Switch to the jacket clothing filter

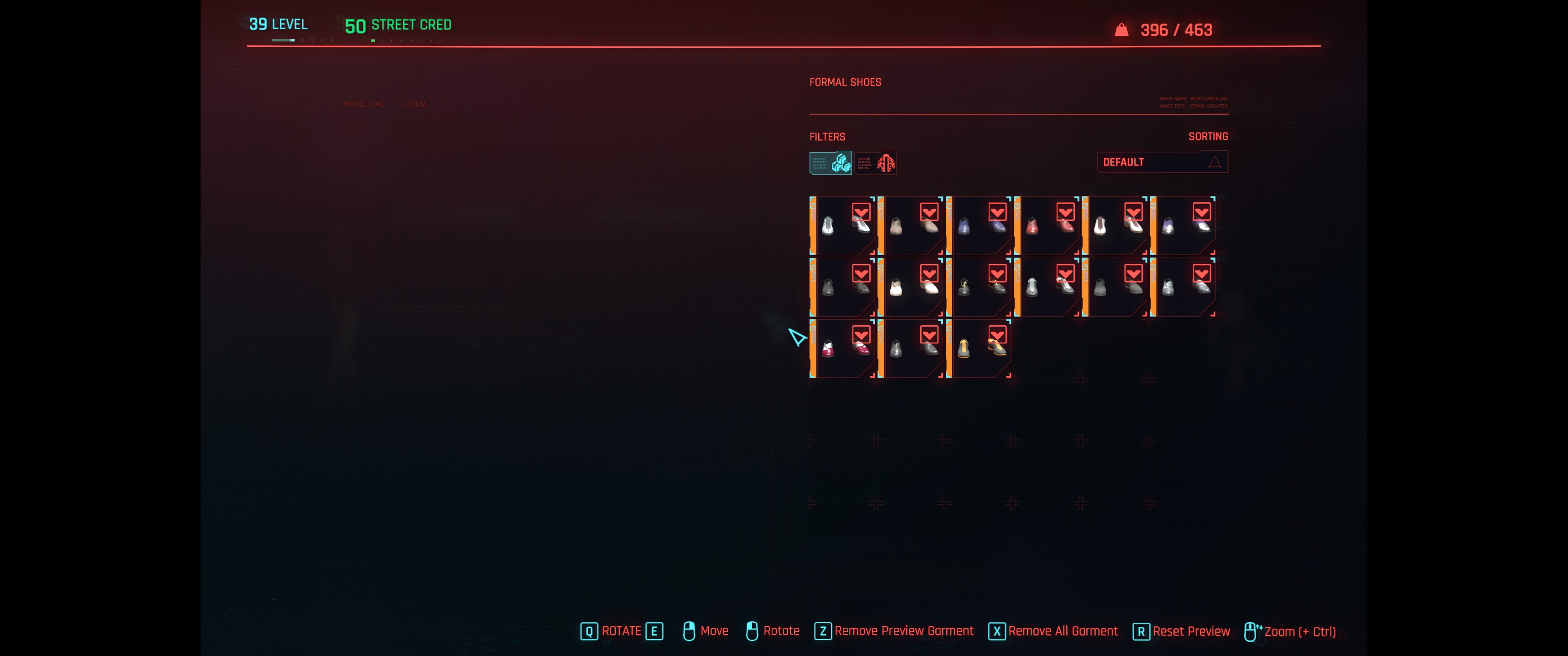[875, 163]
